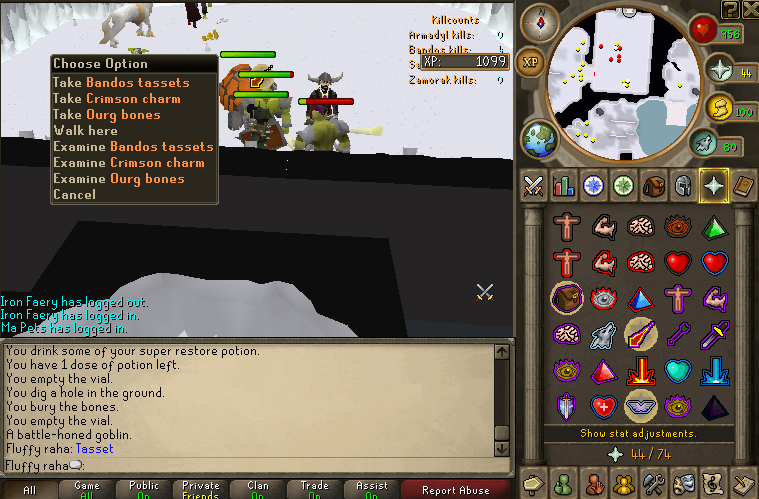Examine the Bandos tassets
Image resolution: width=759 pixels, height=499 pixels.
click(x=133, y=147)
